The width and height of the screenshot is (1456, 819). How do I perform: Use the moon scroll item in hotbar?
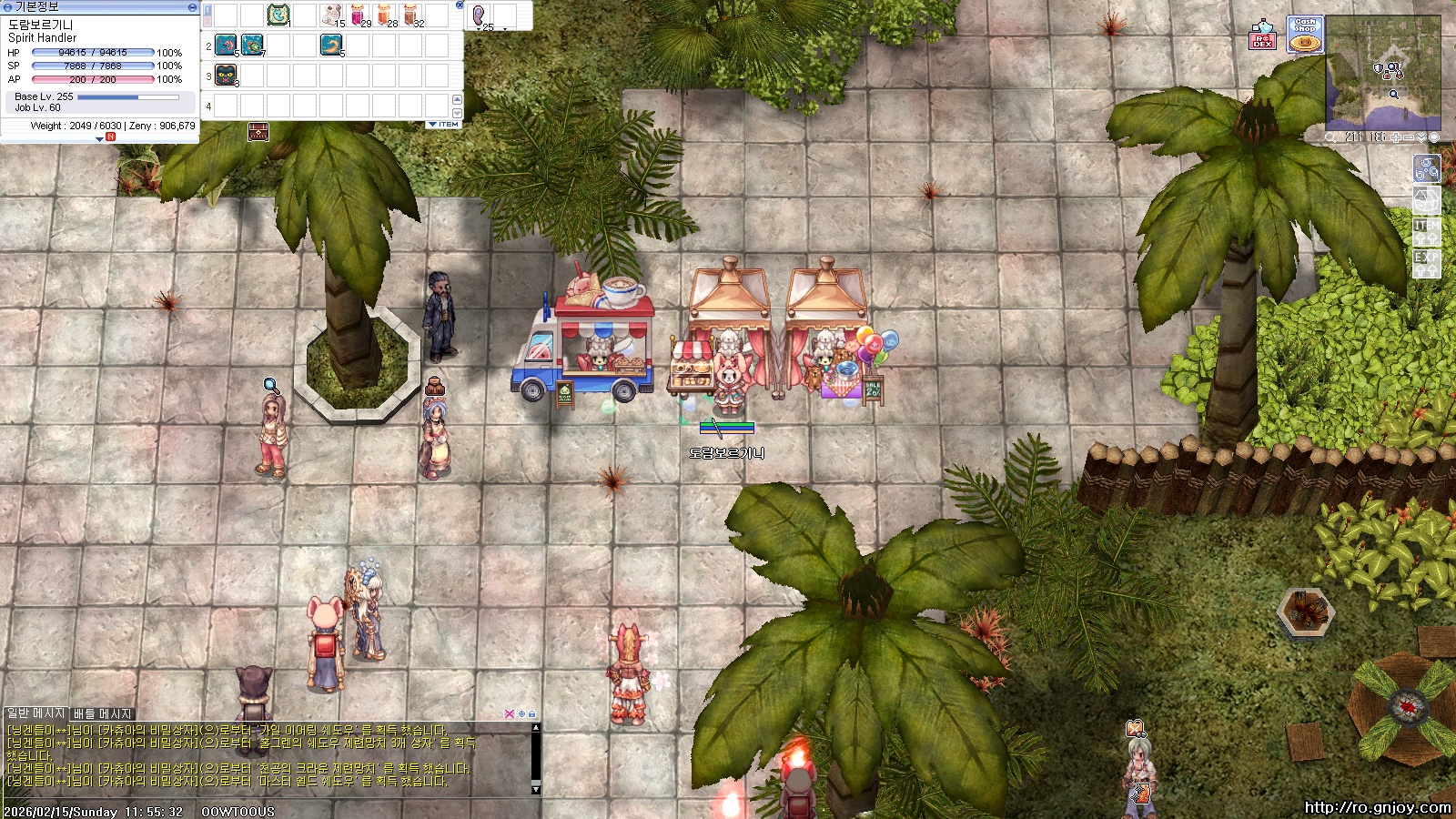[278, 15]
